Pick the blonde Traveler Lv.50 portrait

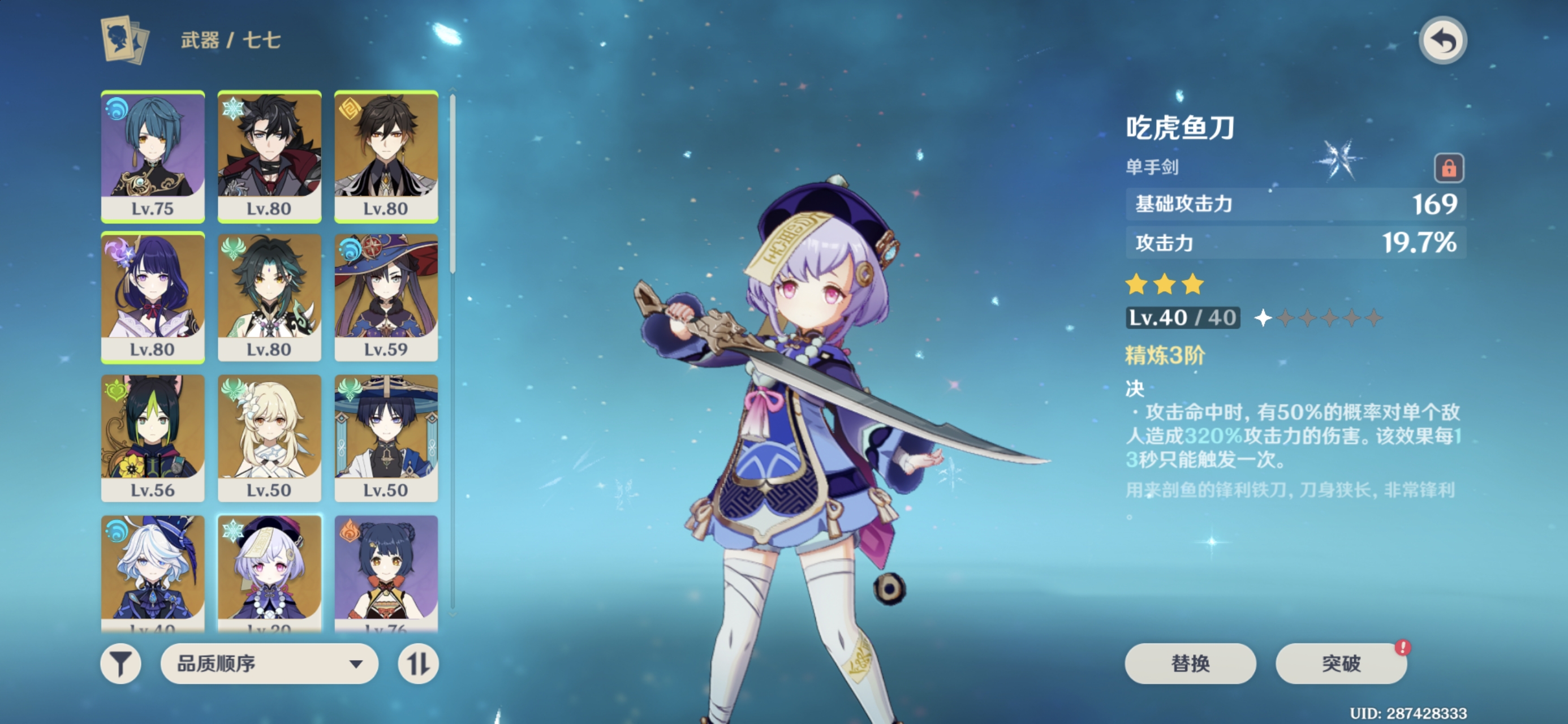coord(269,438)
